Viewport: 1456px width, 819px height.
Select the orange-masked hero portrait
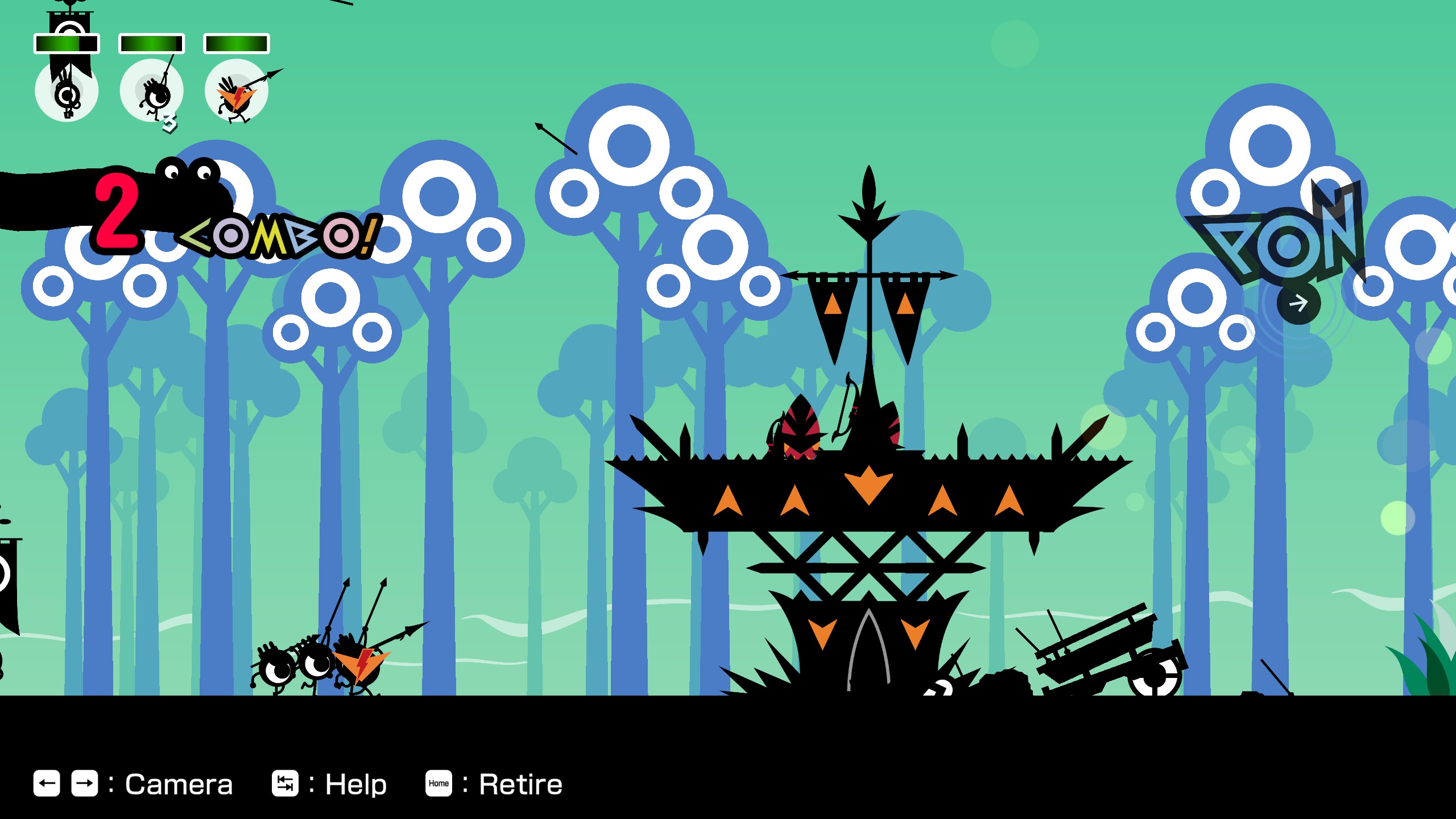[236, 91]
